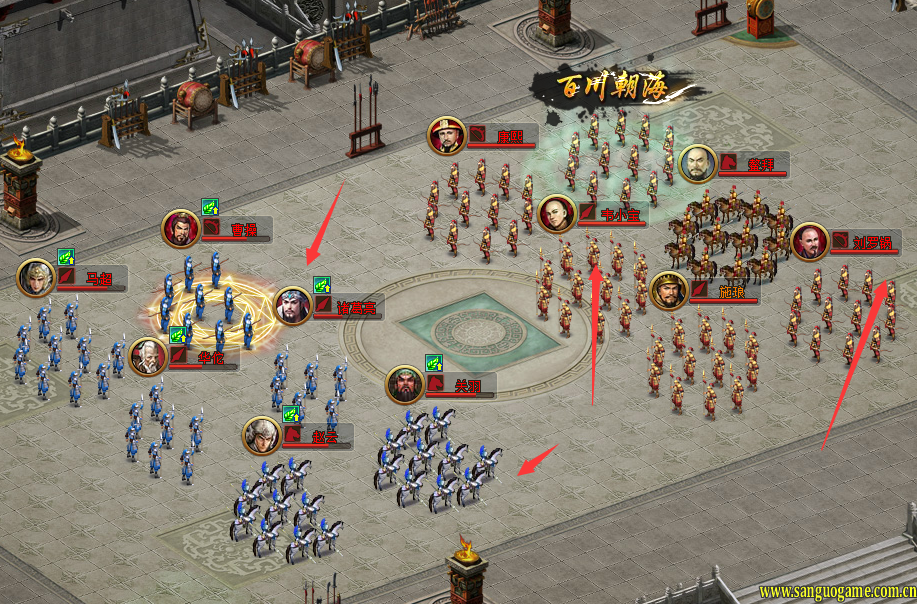The image size is (917, 604).
Task: Click Hua Tuo's (华佗) portrait
Action: (148, 356)
